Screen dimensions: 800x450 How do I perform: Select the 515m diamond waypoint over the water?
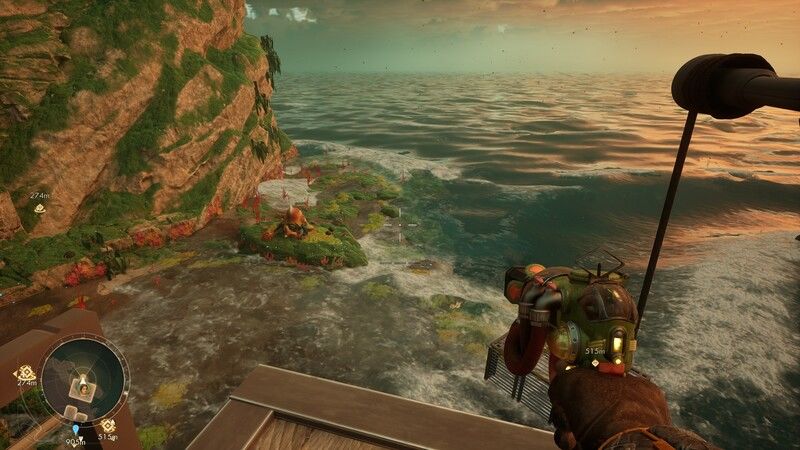(595, 364)
